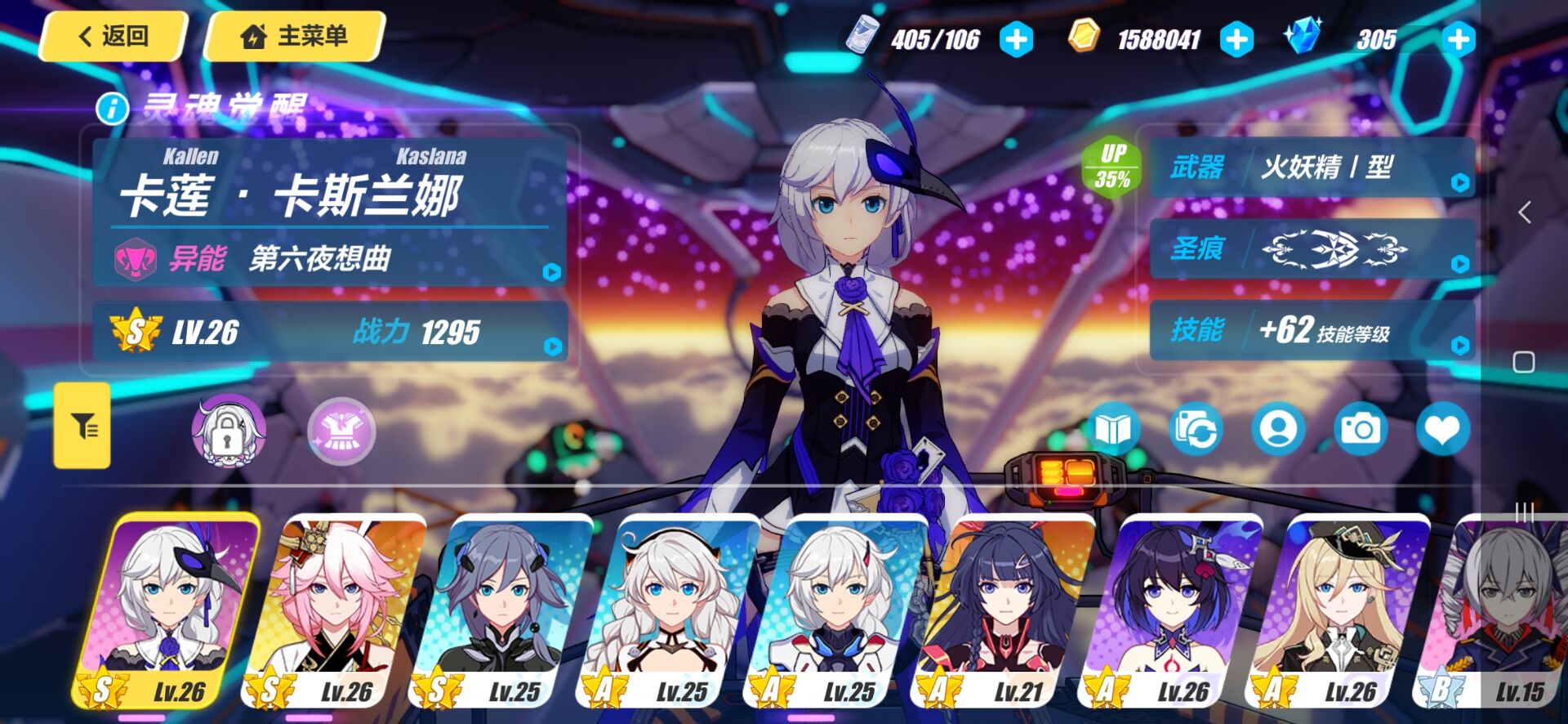
Task: Open the 圣痕 stigmata panel
Action: (1312, 248)
